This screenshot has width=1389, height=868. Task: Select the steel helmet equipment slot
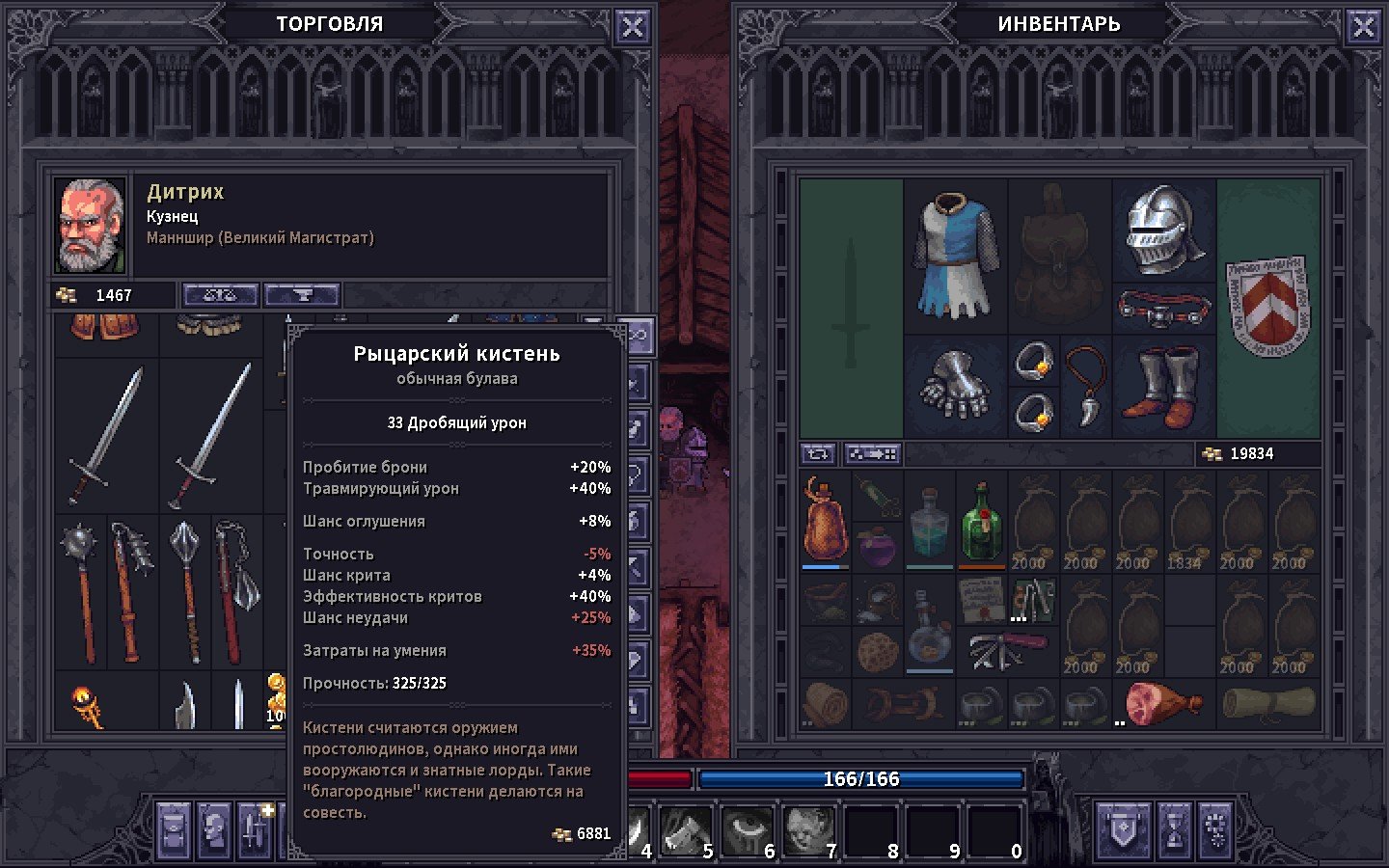pyautogui.click(x=1163, y=230)
